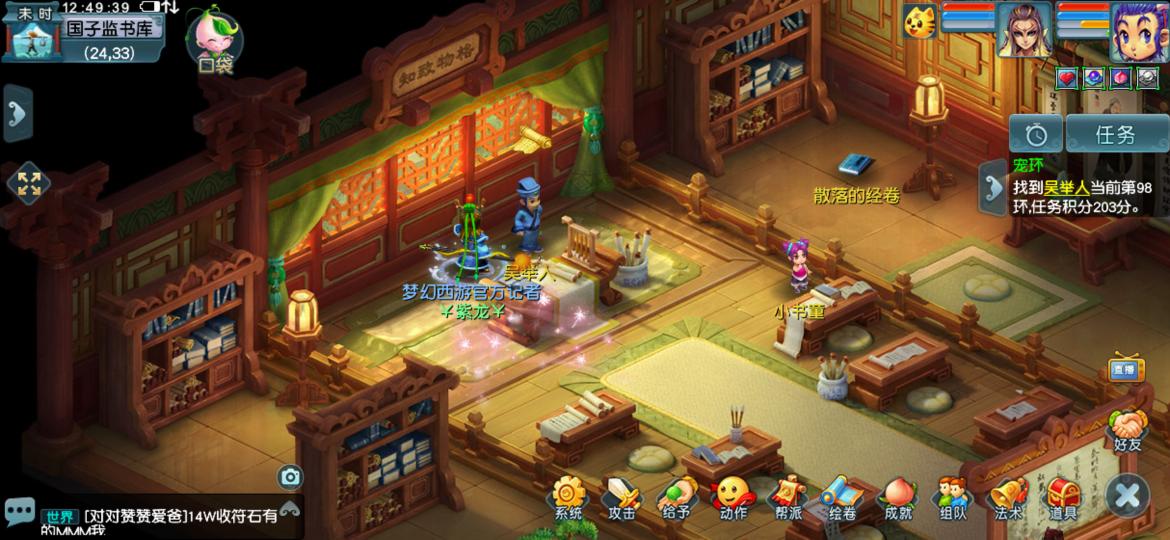The height and width of the screenshot is (540, 1170).
Task: Open the 组队 team panel
Action: point(952,497)
